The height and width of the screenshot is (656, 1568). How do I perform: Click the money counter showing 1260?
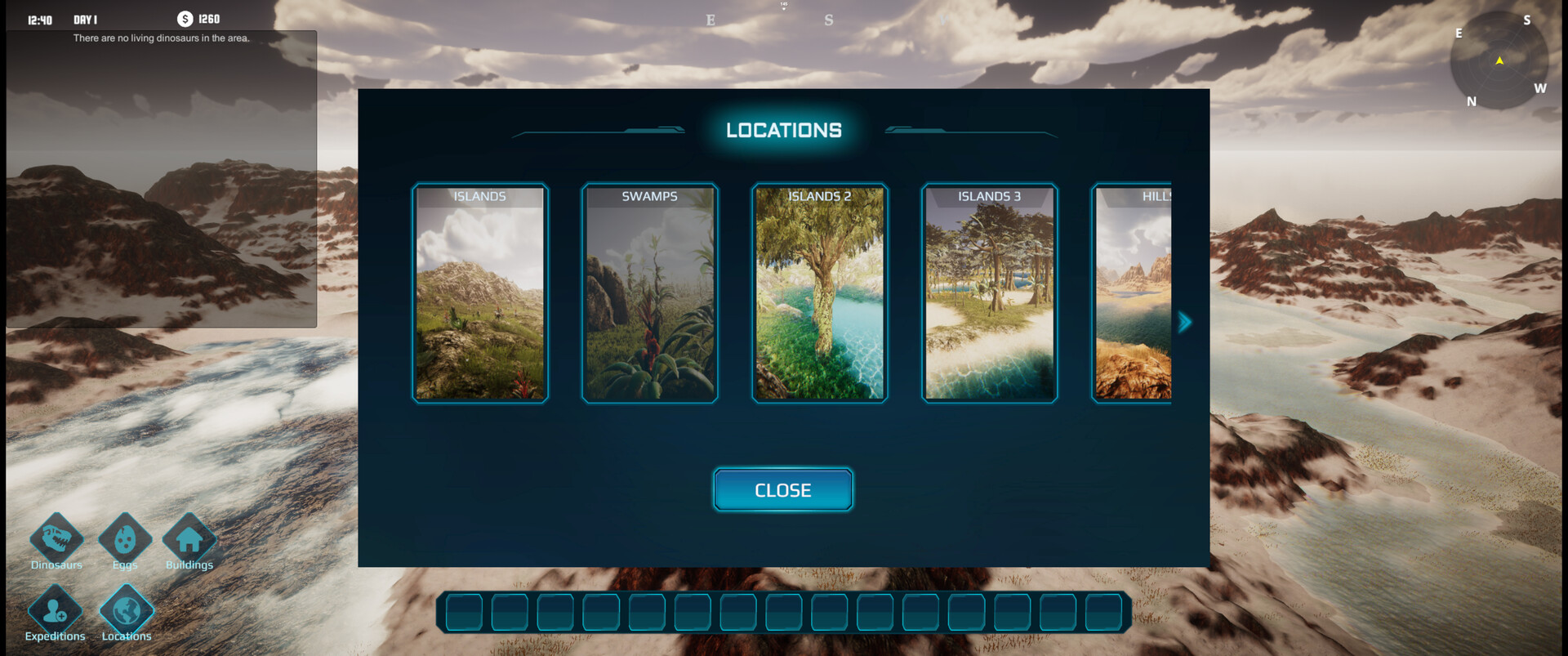click(x=200, y=18)
